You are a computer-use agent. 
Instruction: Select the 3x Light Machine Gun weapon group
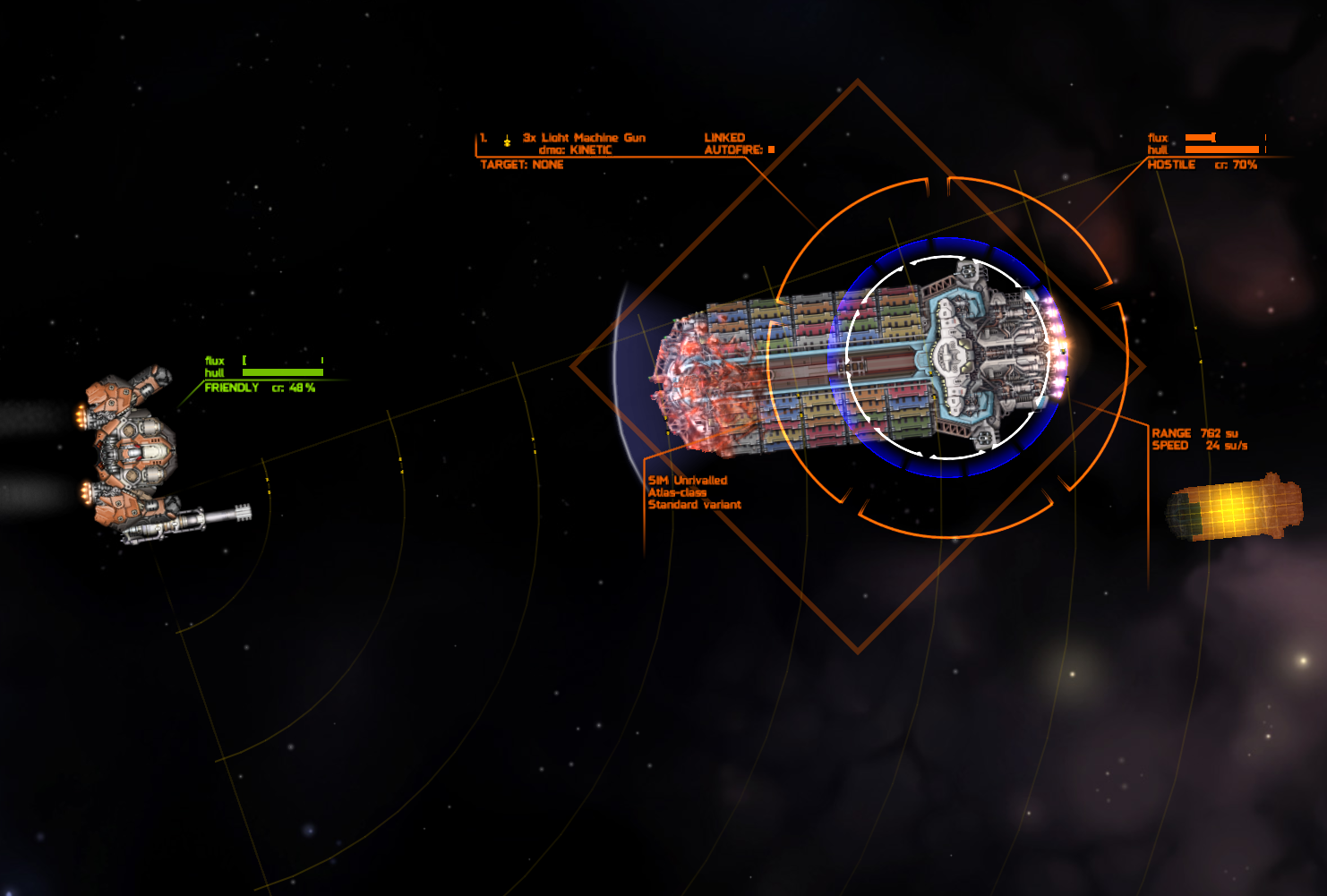[583, 138]
